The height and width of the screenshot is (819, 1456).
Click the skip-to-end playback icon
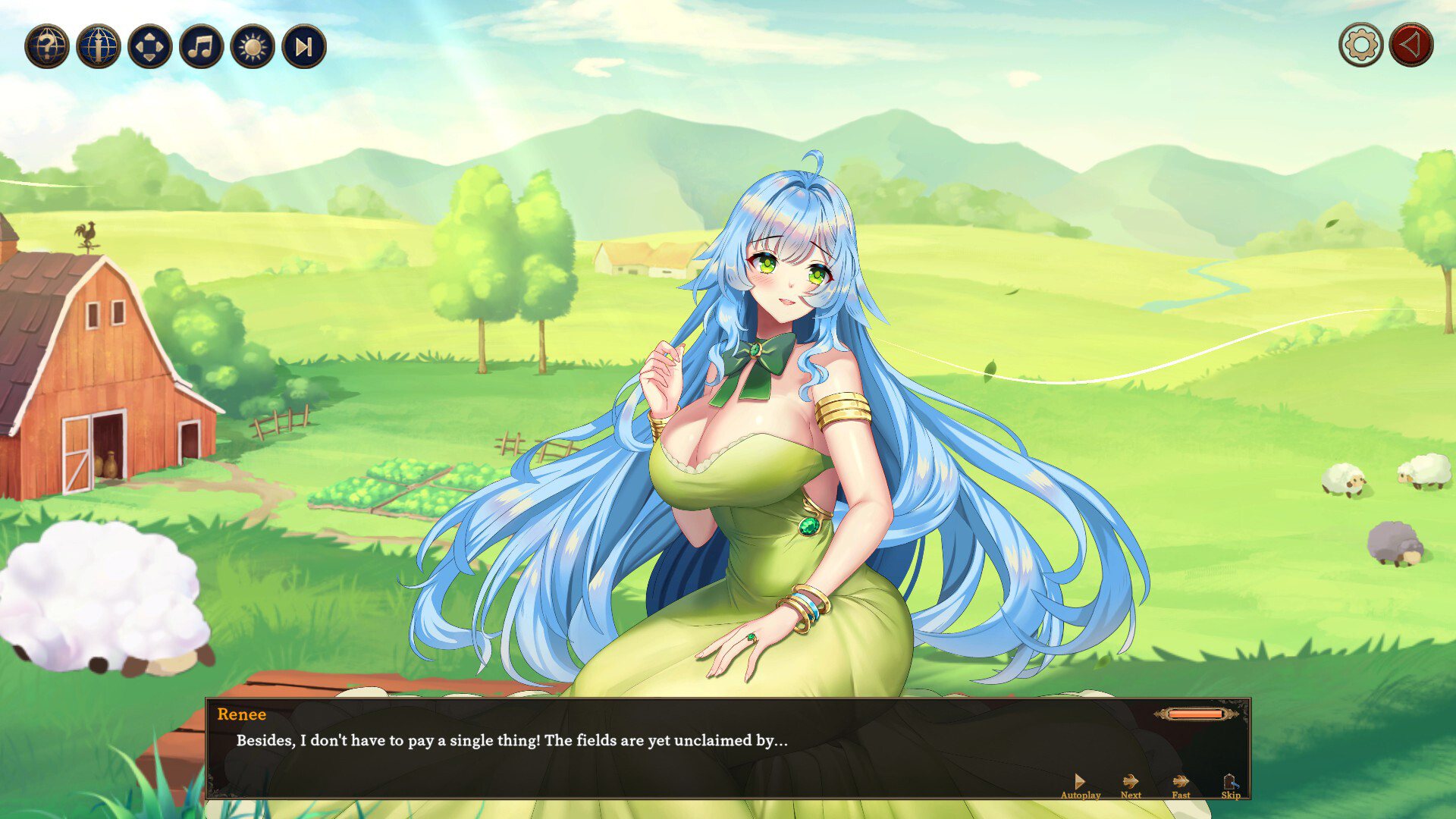point(303,48)
